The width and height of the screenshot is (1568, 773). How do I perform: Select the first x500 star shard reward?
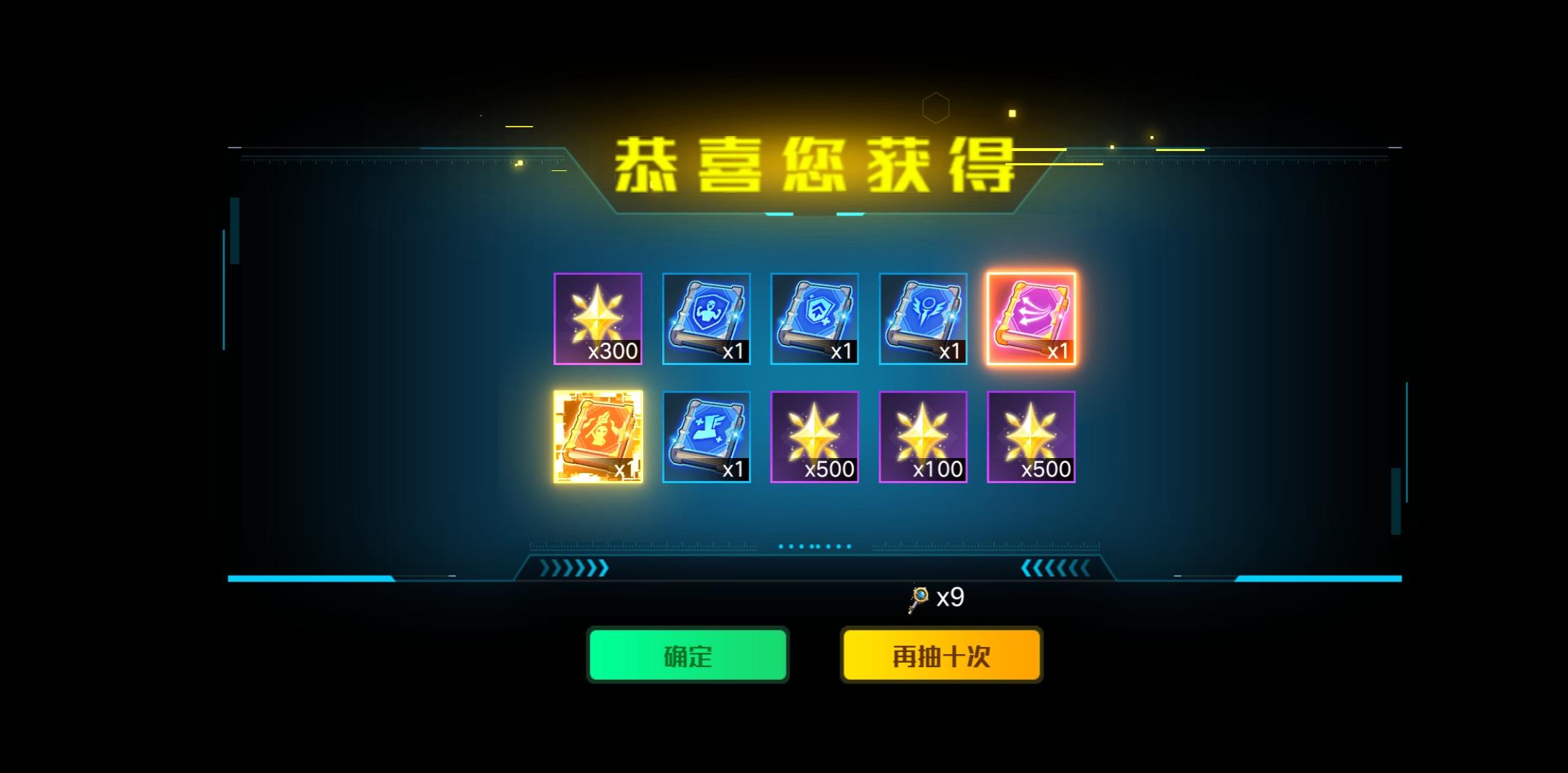pos(815,437)
